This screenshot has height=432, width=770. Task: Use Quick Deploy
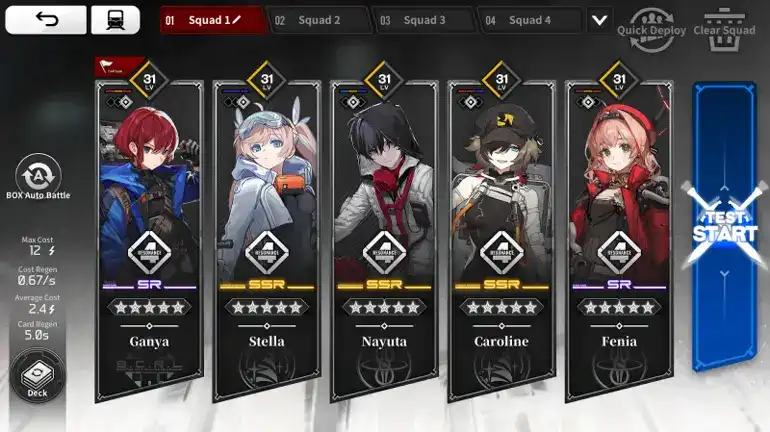point(651,21)
